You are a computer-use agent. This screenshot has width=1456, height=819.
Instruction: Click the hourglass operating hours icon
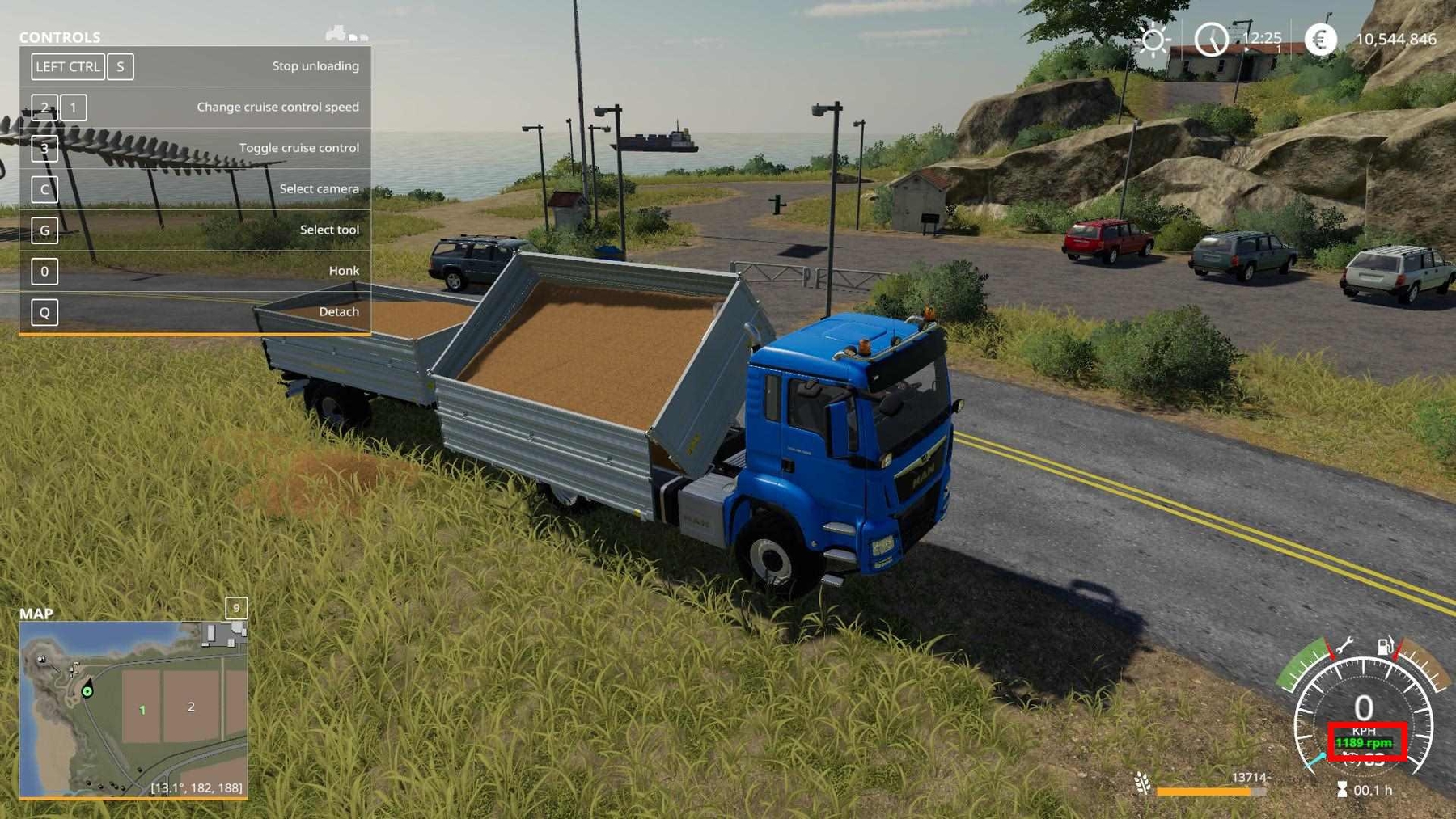[x=1342, y=789]
